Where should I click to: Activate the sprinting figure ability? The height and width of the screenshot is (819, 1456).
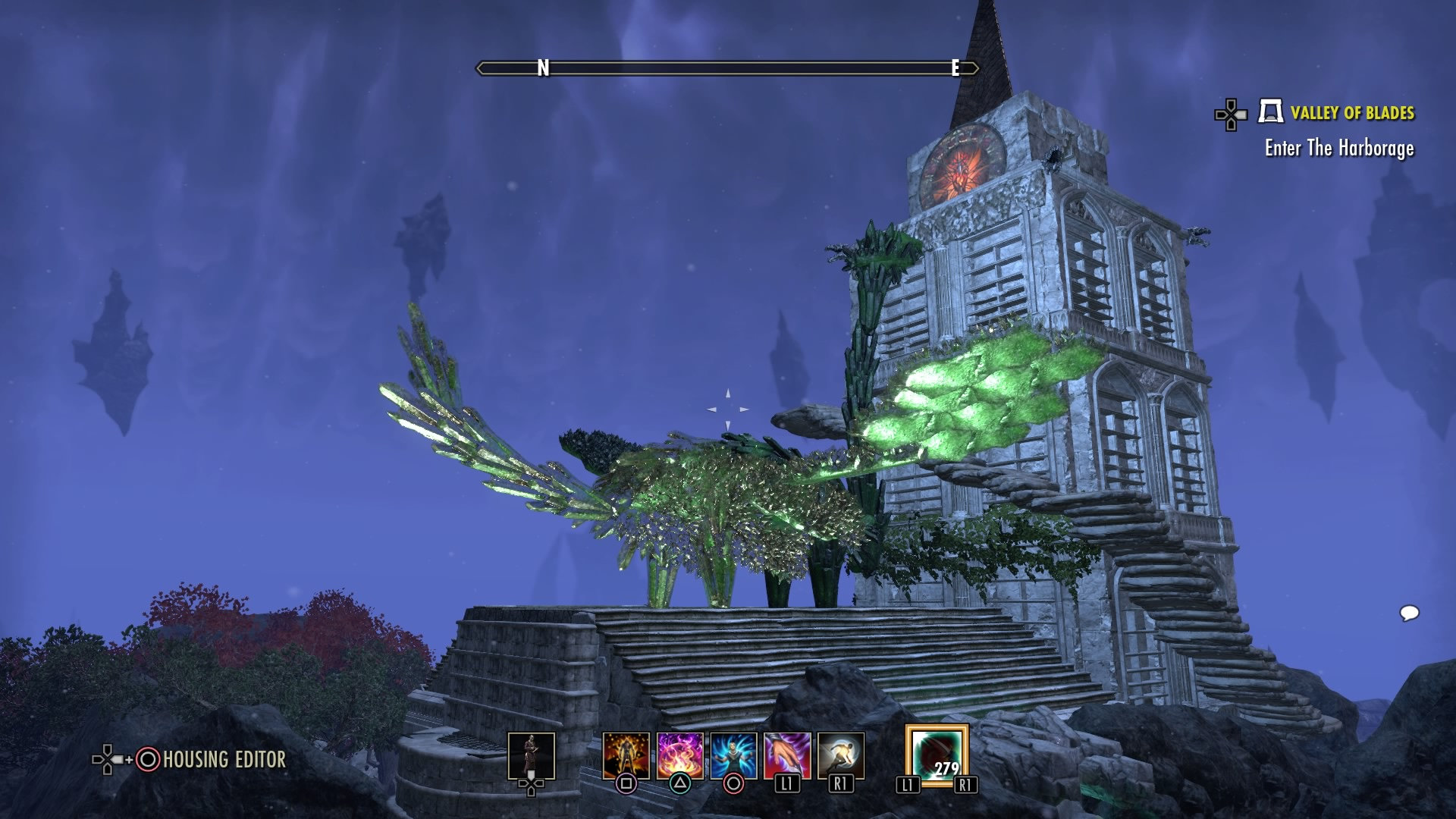coord(840,755)
